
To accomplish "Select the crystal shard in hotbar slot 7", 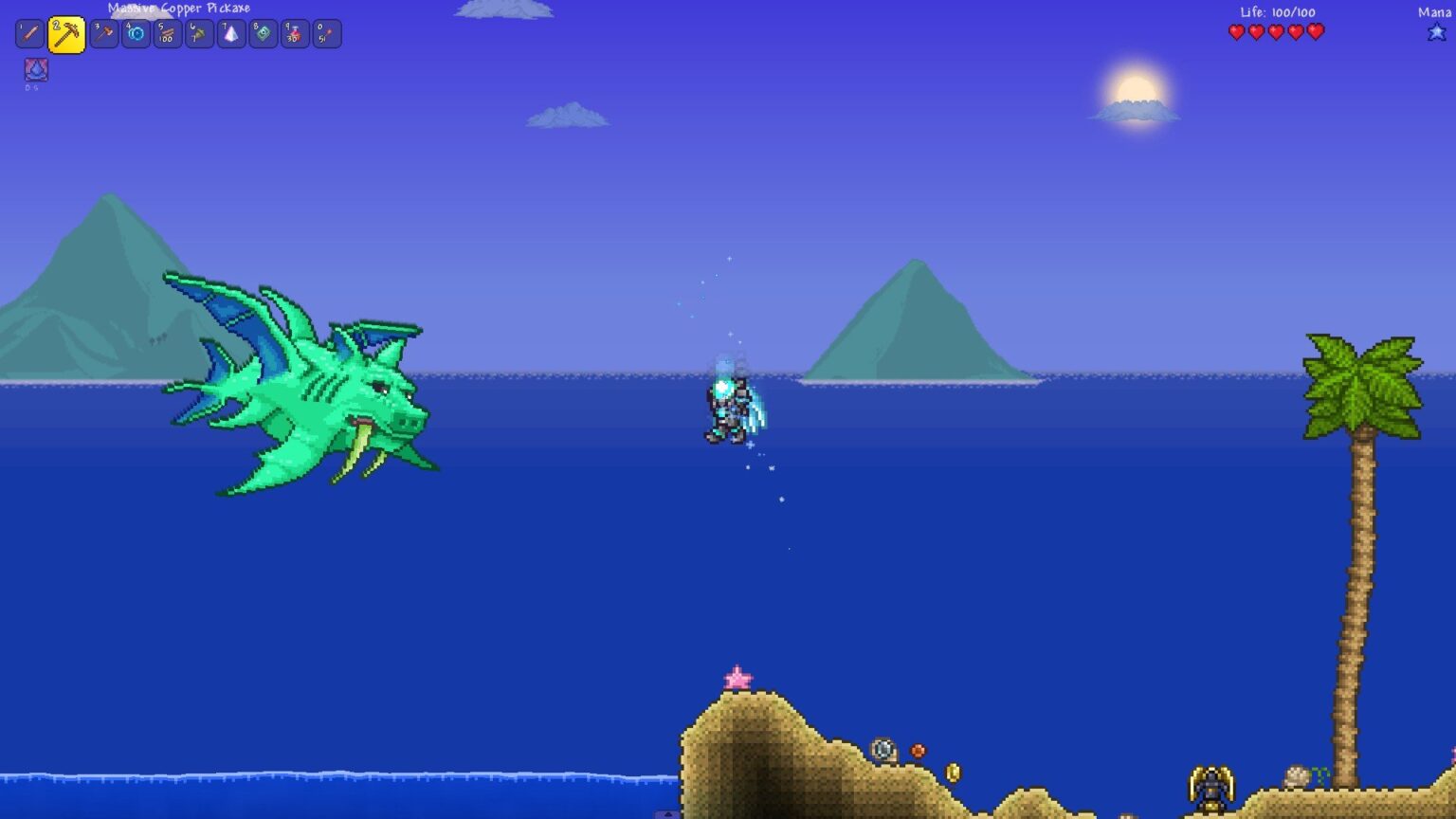I will pos(229,33).
